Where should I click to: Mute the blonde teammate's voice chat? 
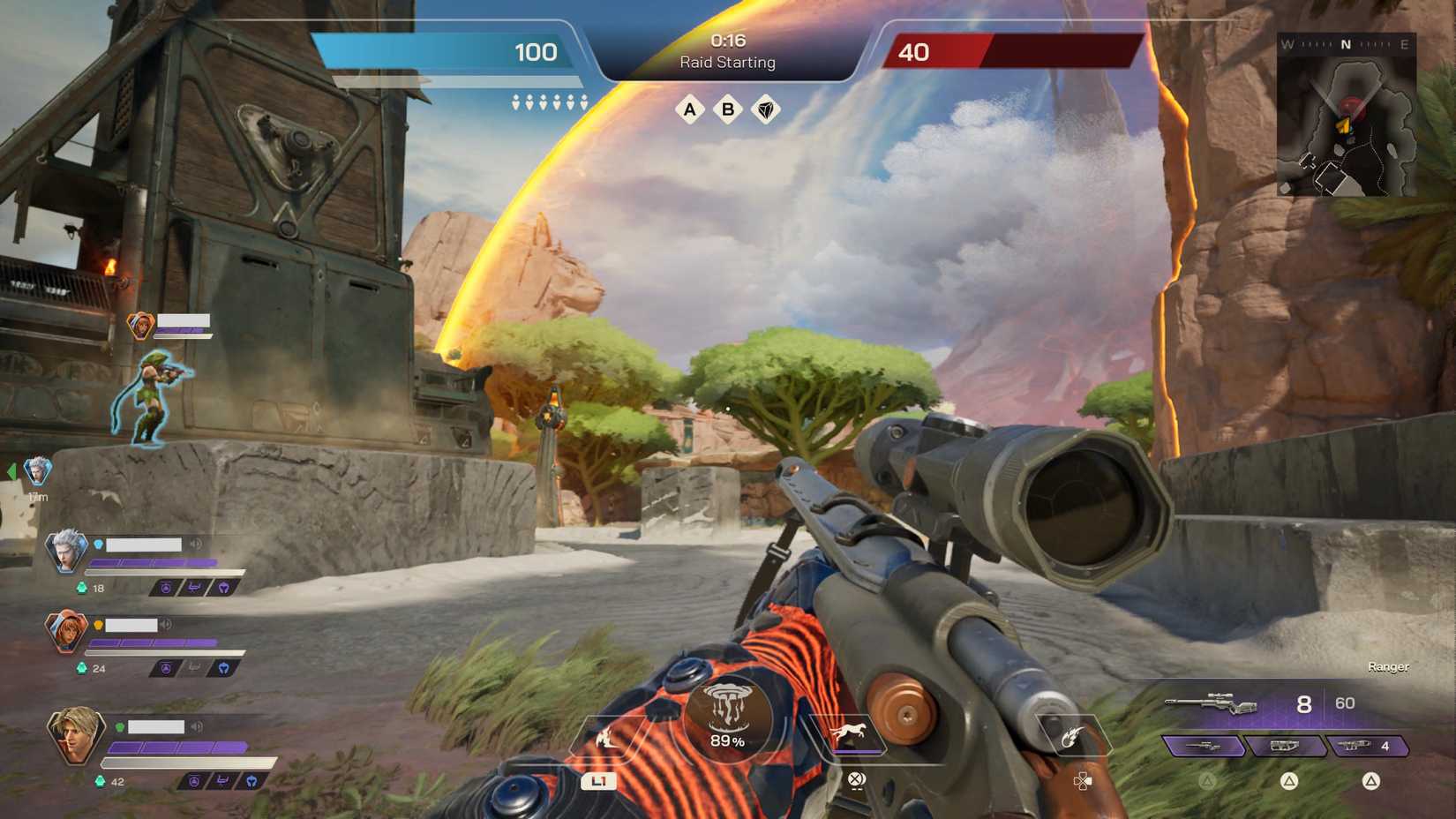click(x=198, y=728)
